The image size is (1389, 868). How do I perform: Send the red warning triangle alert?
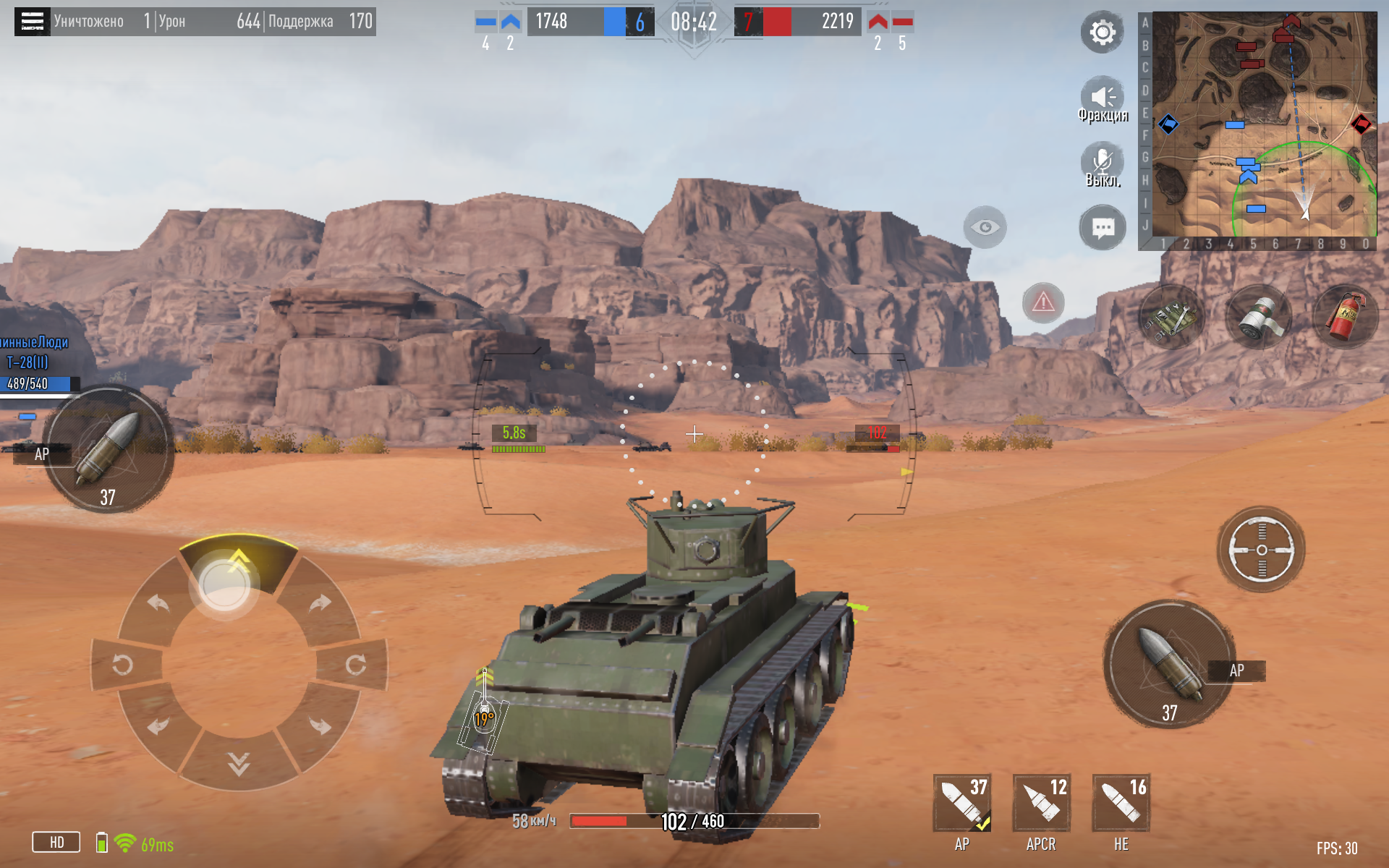1042,302
